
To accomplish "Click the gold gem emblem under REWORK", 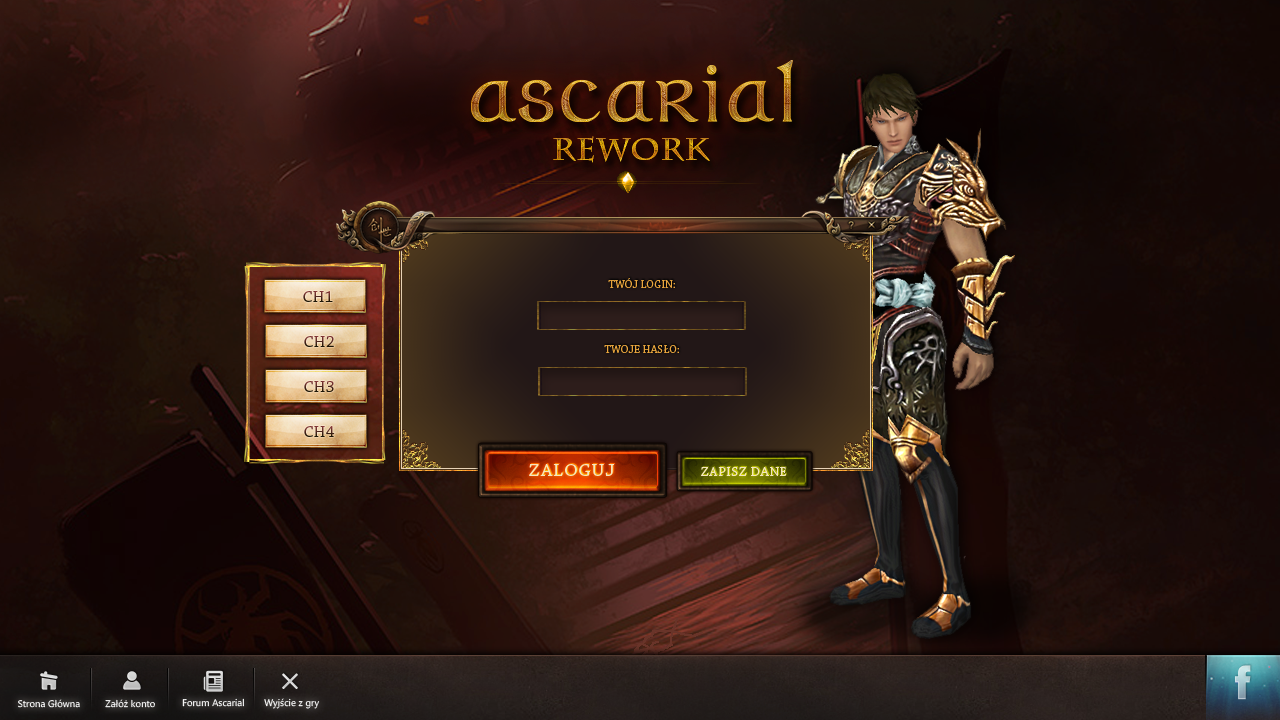I will coord(628,181).
